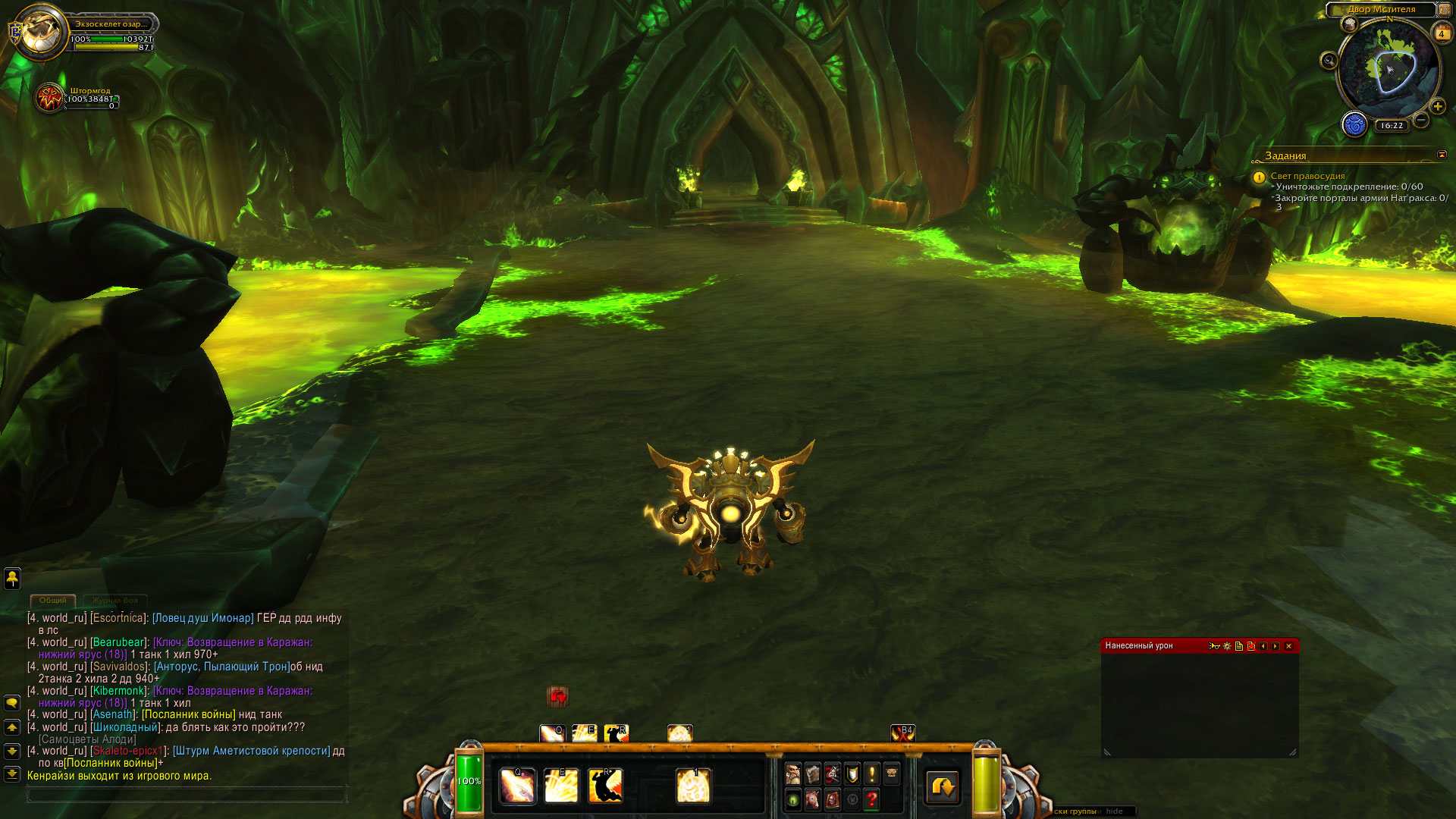Open the red question mark help icon
This screenshot has width=1456, height=819.
tap(871, 799)
